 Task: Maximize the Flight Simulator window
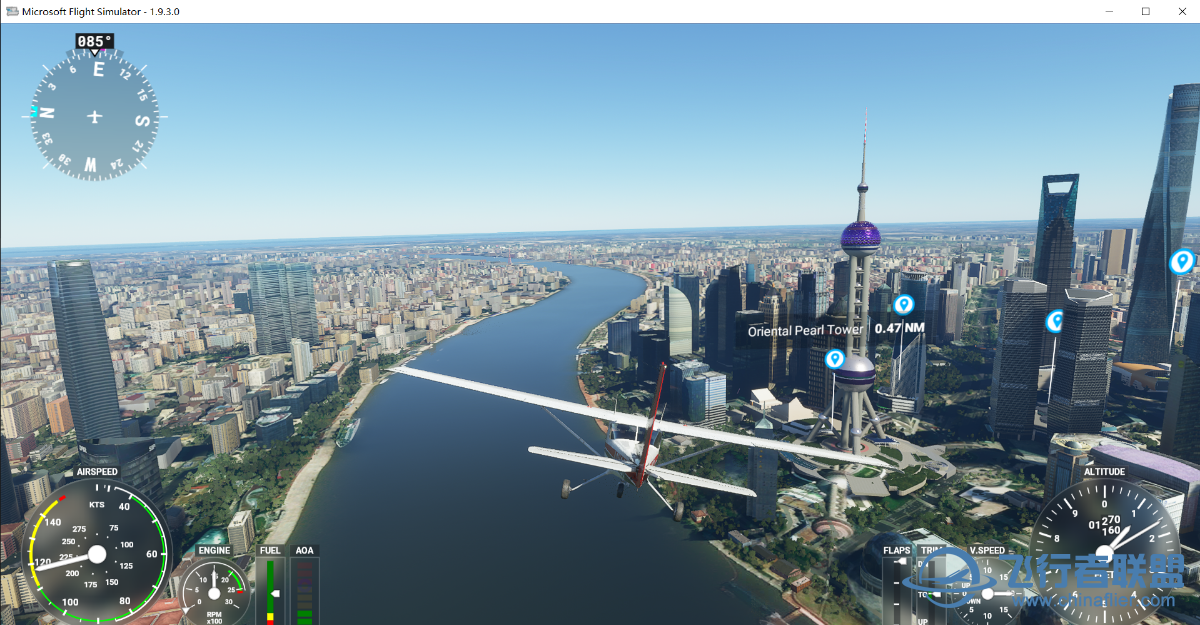click(1145, 11)
